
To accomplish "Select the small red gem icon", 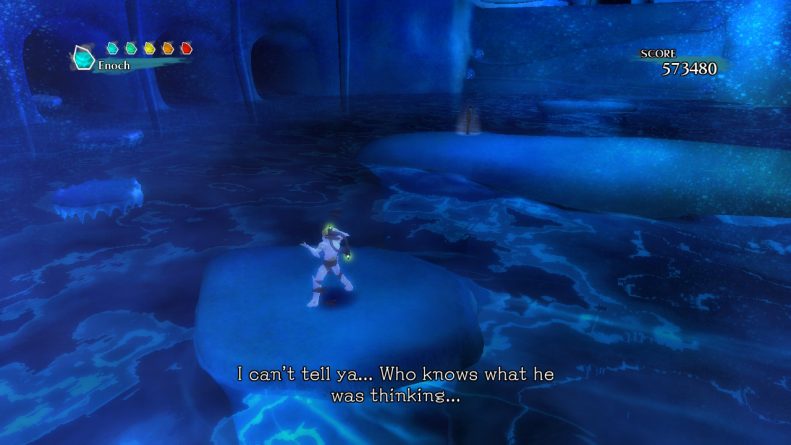I will click(187, 48).
